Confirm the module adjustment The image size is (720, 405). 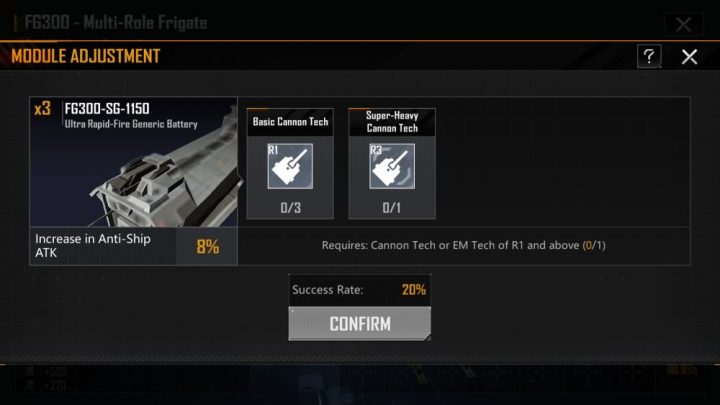(x=360, y=323)
